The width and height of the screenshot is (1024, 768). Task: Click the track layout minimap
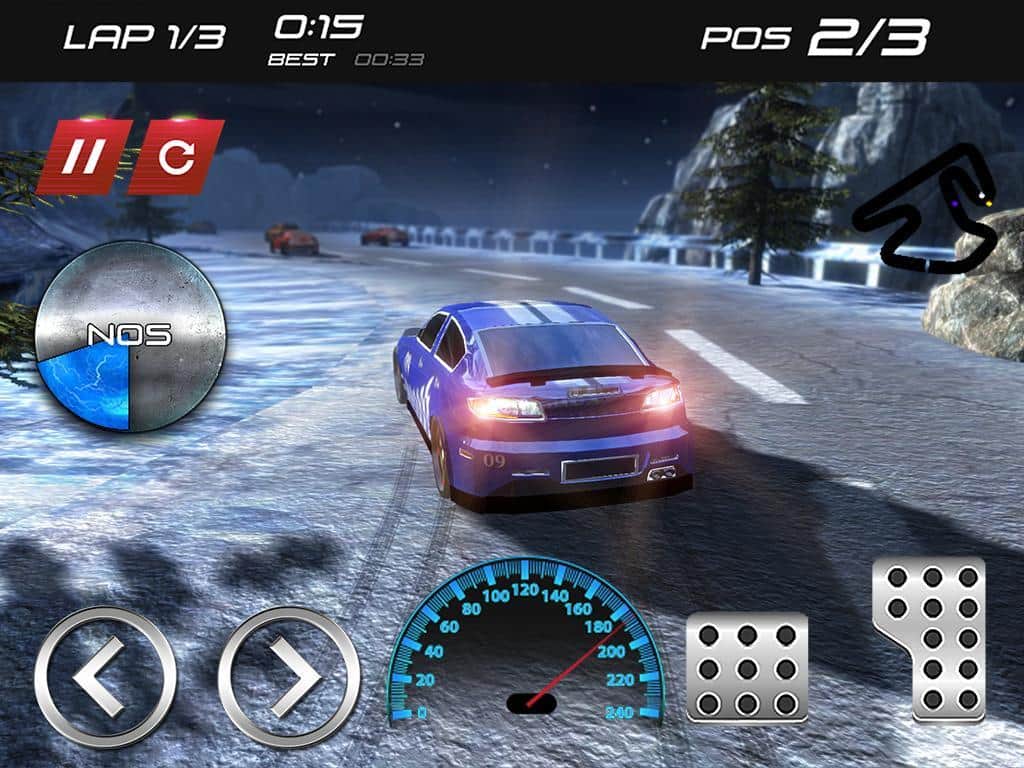[x=926, y=212]
